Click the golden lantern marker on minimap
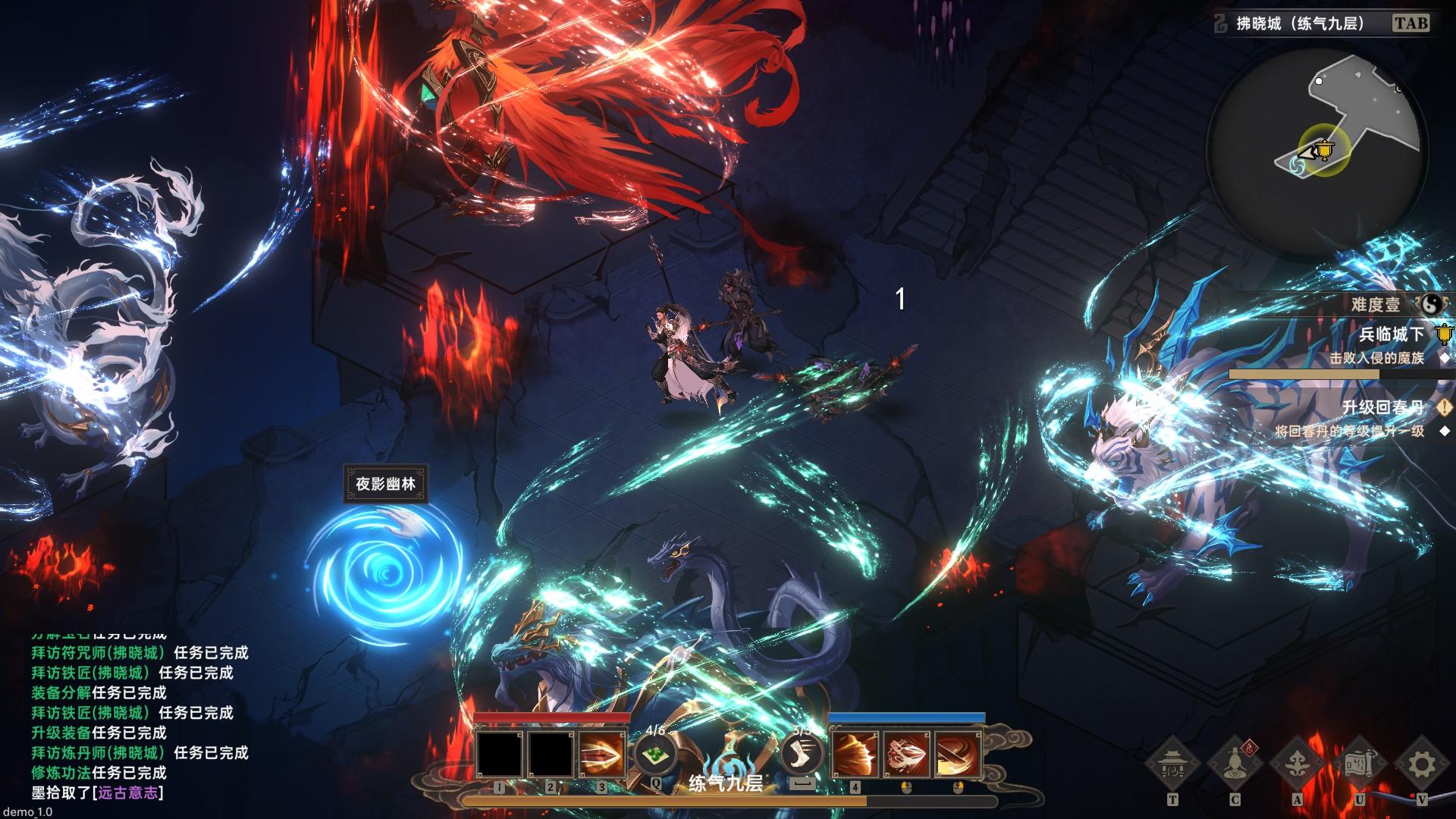The height and width of the screenshot is (819, 1456). (1324, 151)
